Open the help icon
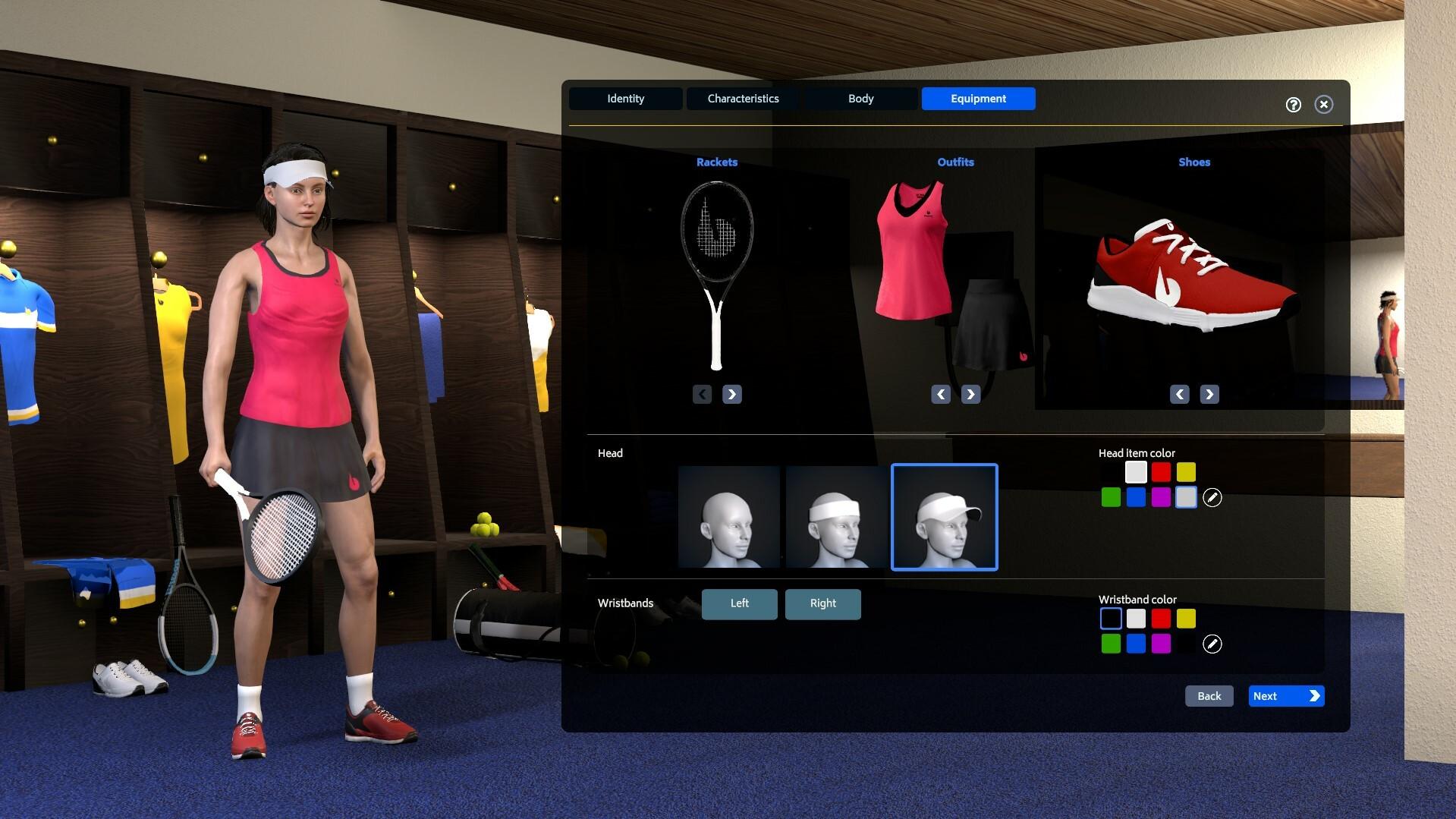 tap(1293, 104)
